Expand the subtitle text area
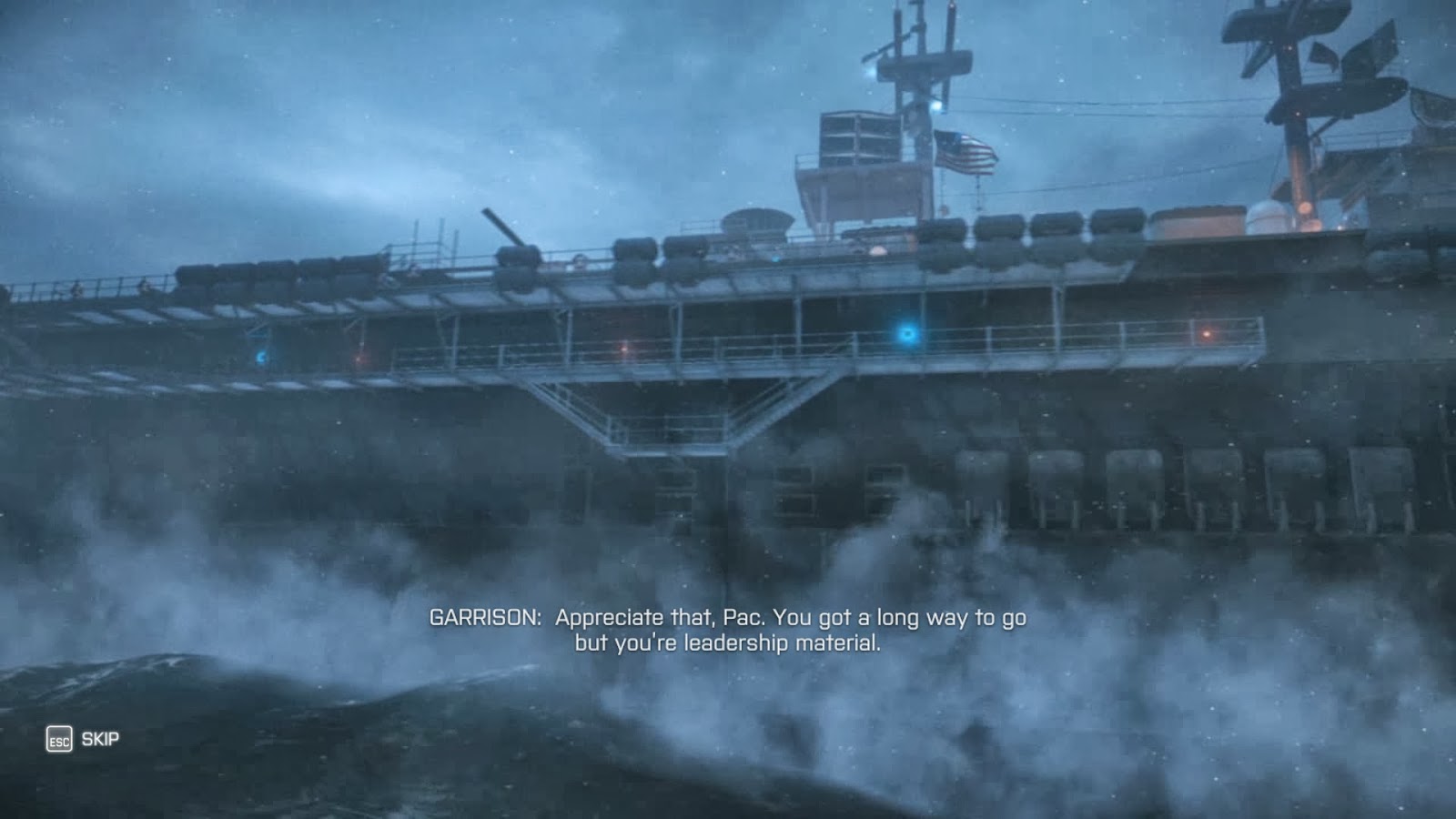The image size is (1456, 819). (x=728, y=632)
